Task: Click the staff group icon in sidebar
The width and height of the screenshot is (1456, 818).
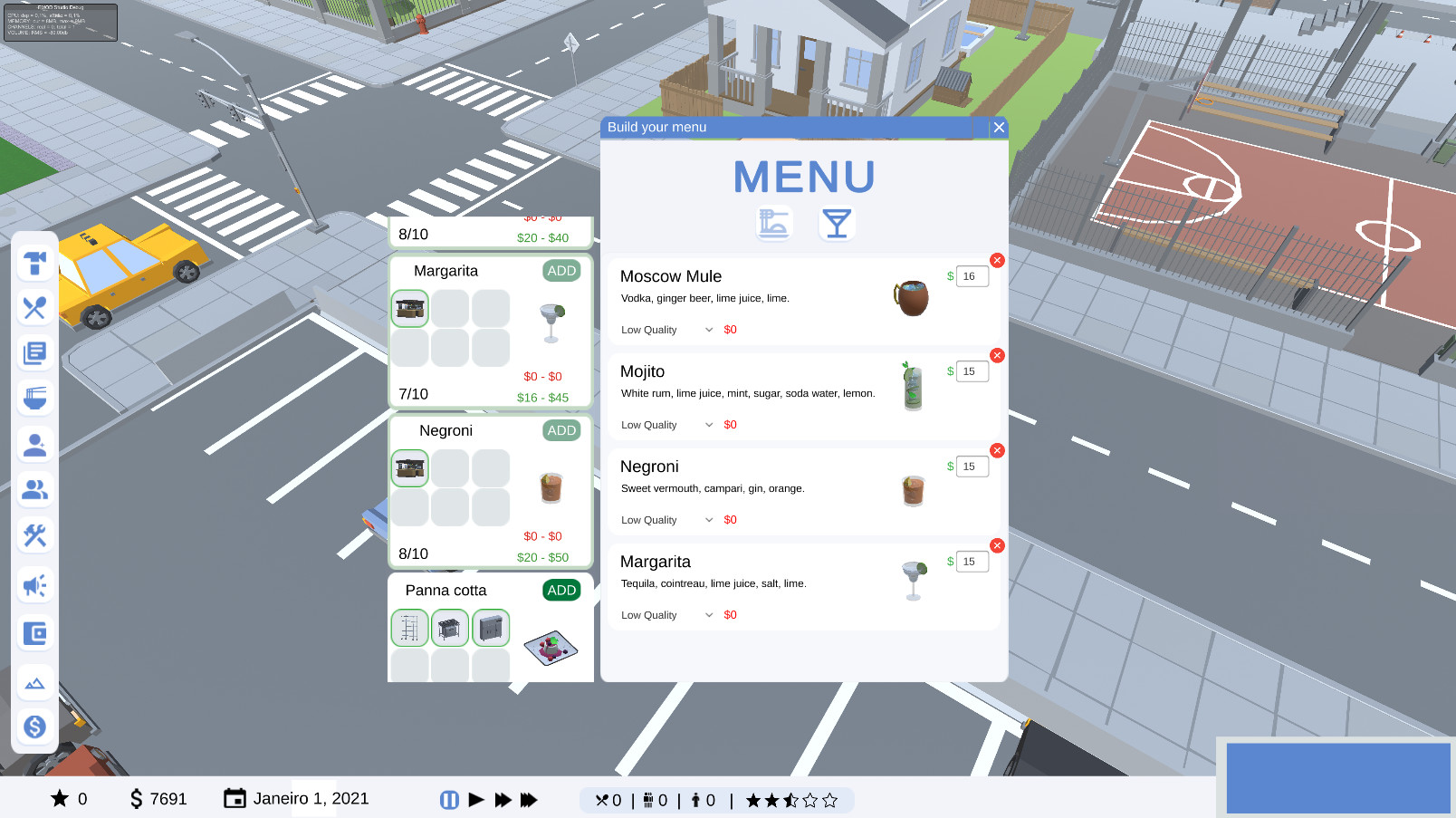Action: pos(34,489)
